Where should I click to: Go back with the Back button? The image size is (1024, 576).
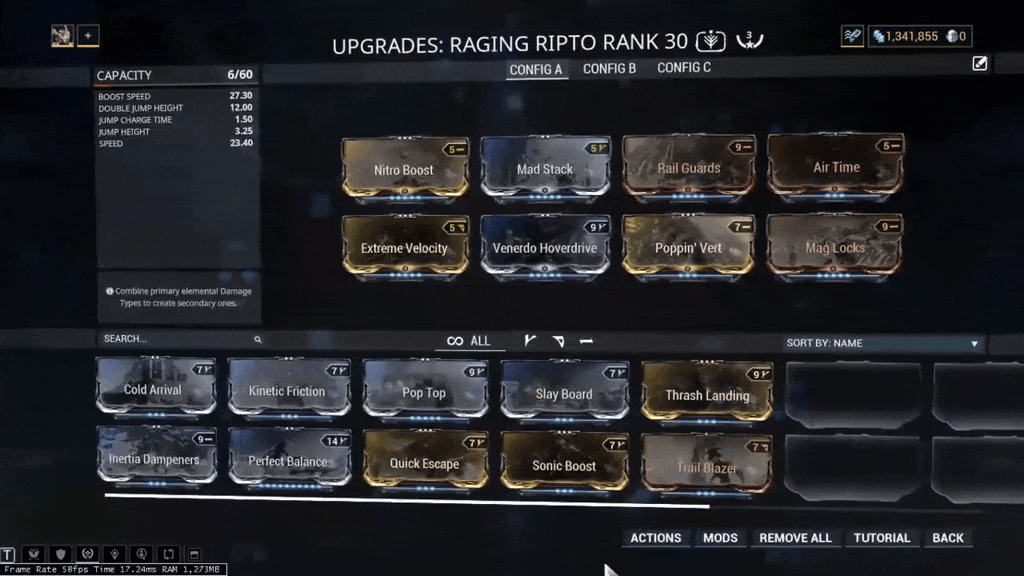click(x=947, y=538)
